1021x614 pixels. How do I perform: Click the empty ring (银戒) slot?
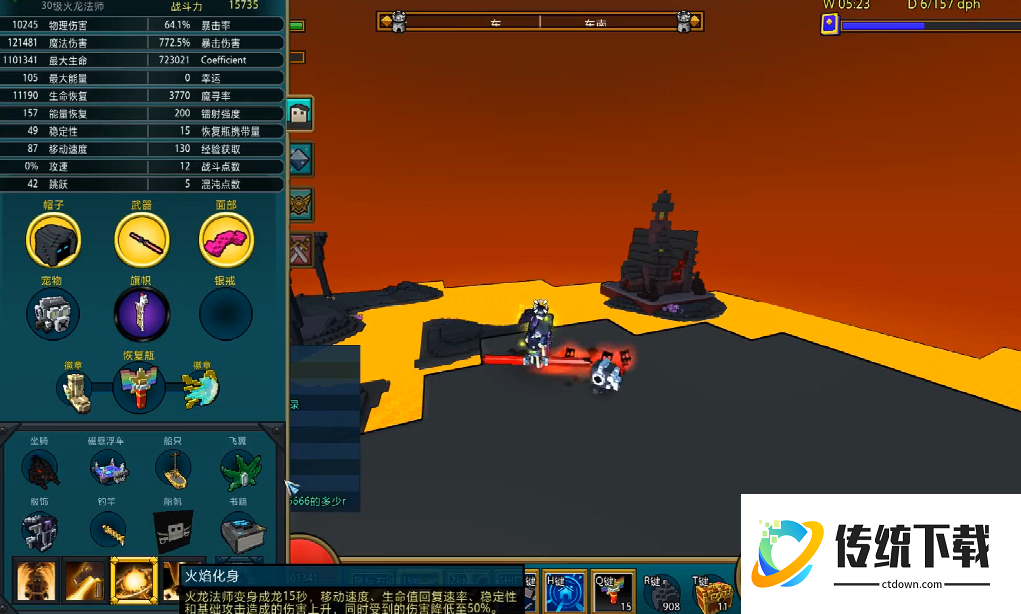(x=227, y=314)
